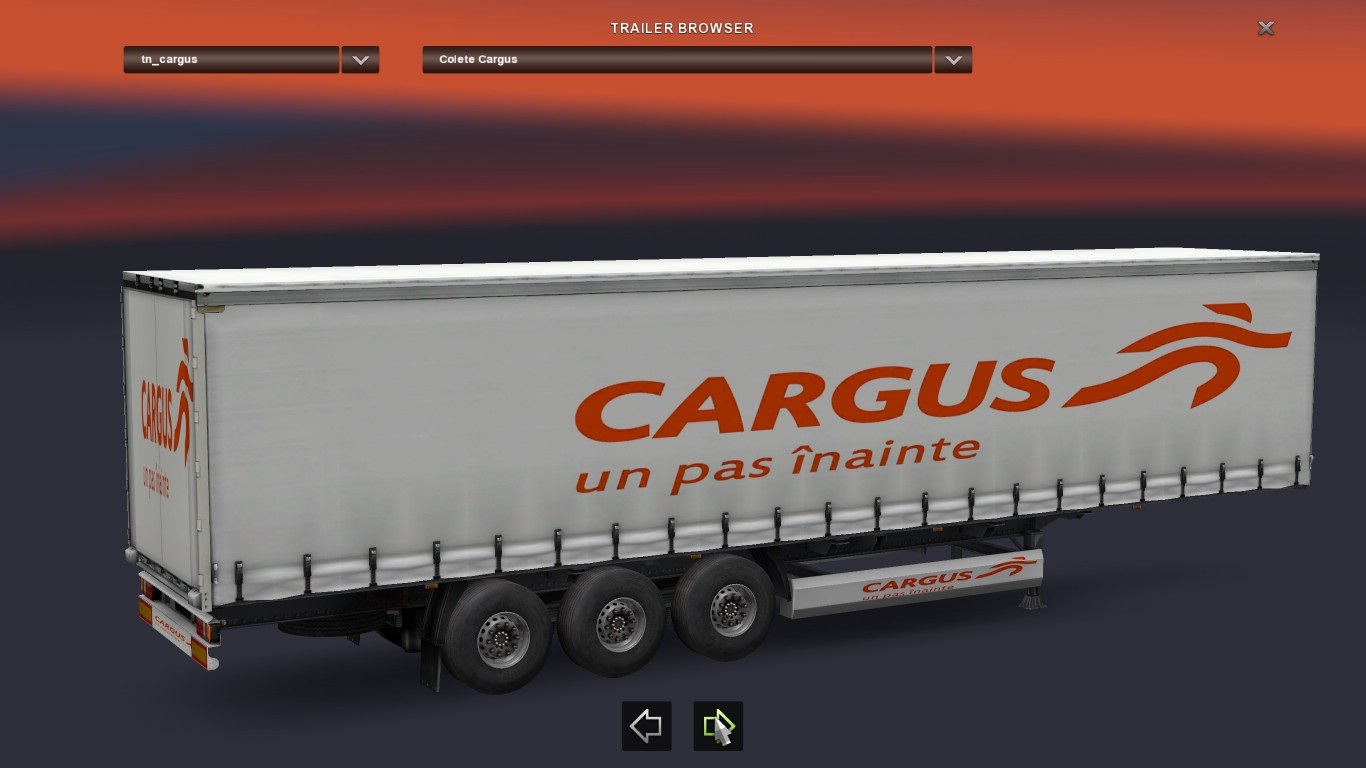Open the tn_cargus trailer dropdown
Screen dimensions: 1366x768
click(x=231, y=60)
